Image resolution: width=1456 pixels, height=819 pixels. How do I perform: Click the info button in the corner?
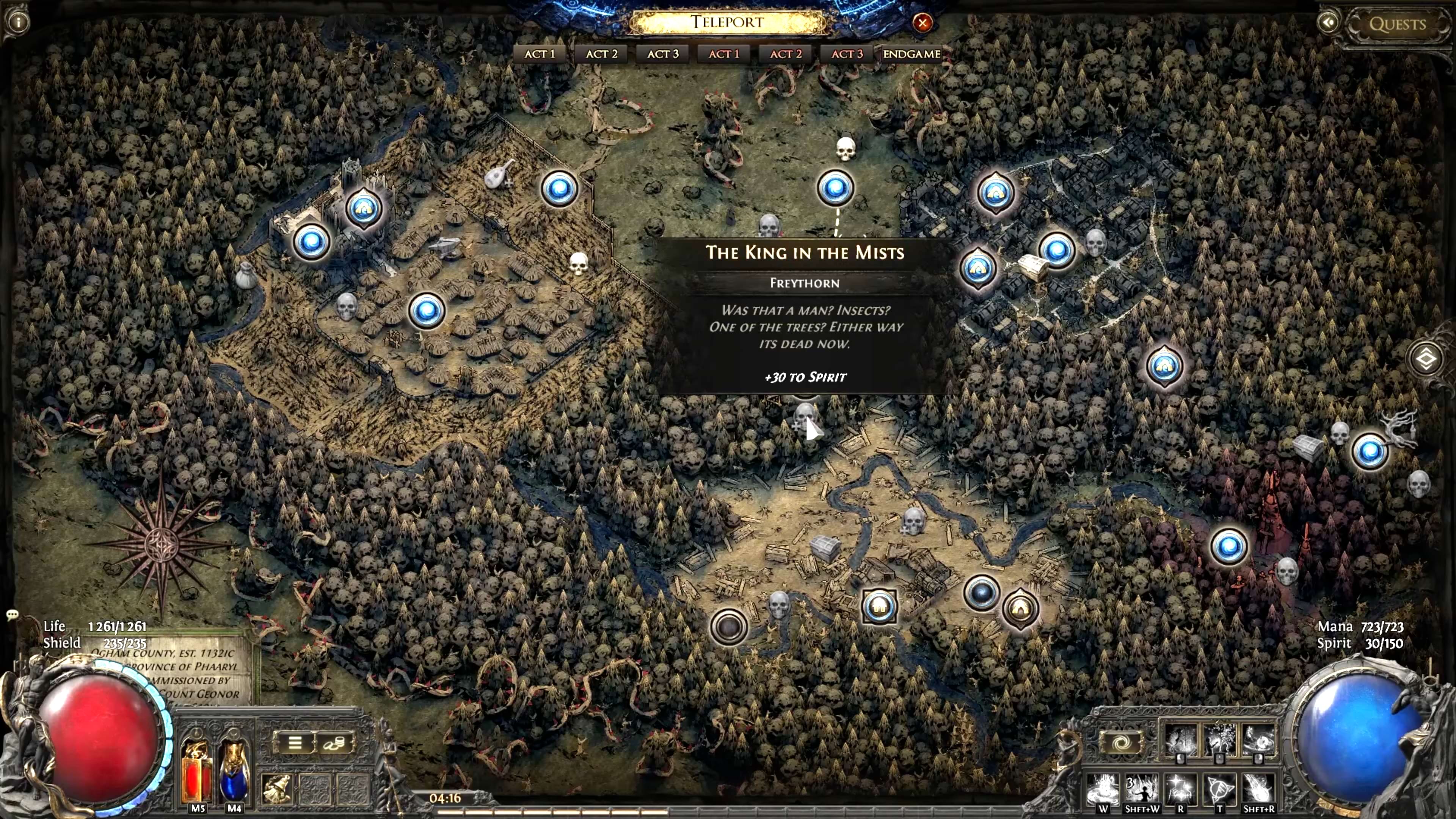[18, 22]
